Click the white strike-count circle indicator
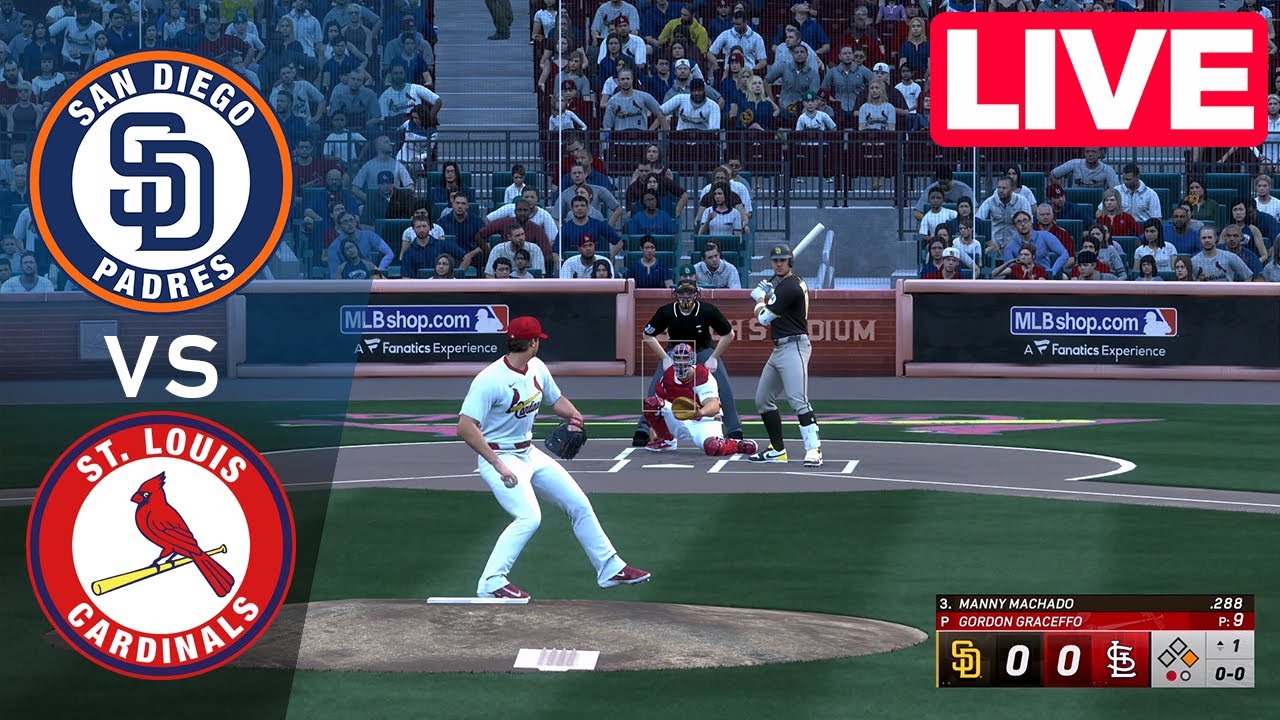Viewport: 1280px width, 720px height. [x=1184, y=674]
